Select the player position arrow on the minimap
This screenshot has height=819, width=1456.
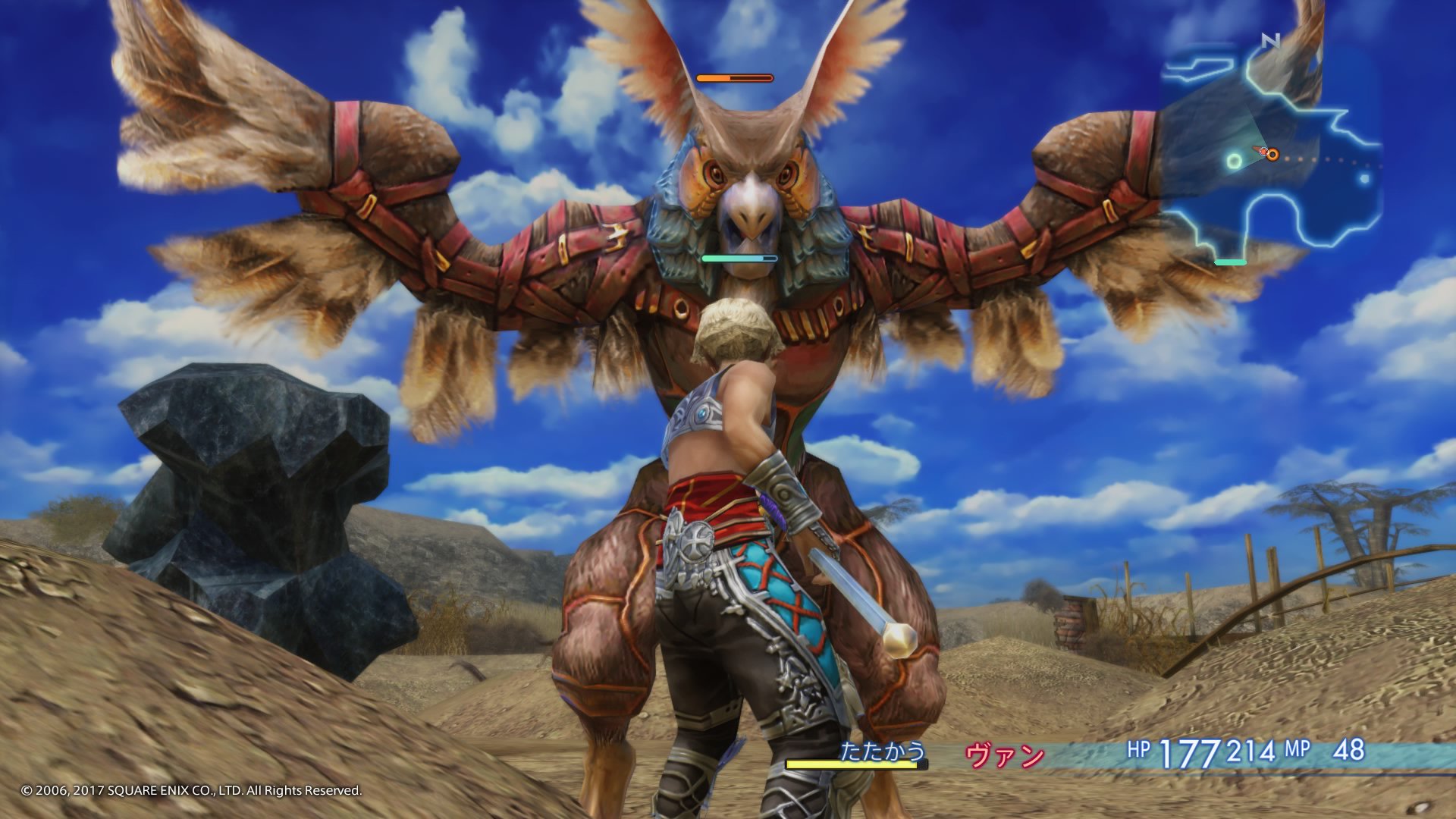tap(1262, 150)
